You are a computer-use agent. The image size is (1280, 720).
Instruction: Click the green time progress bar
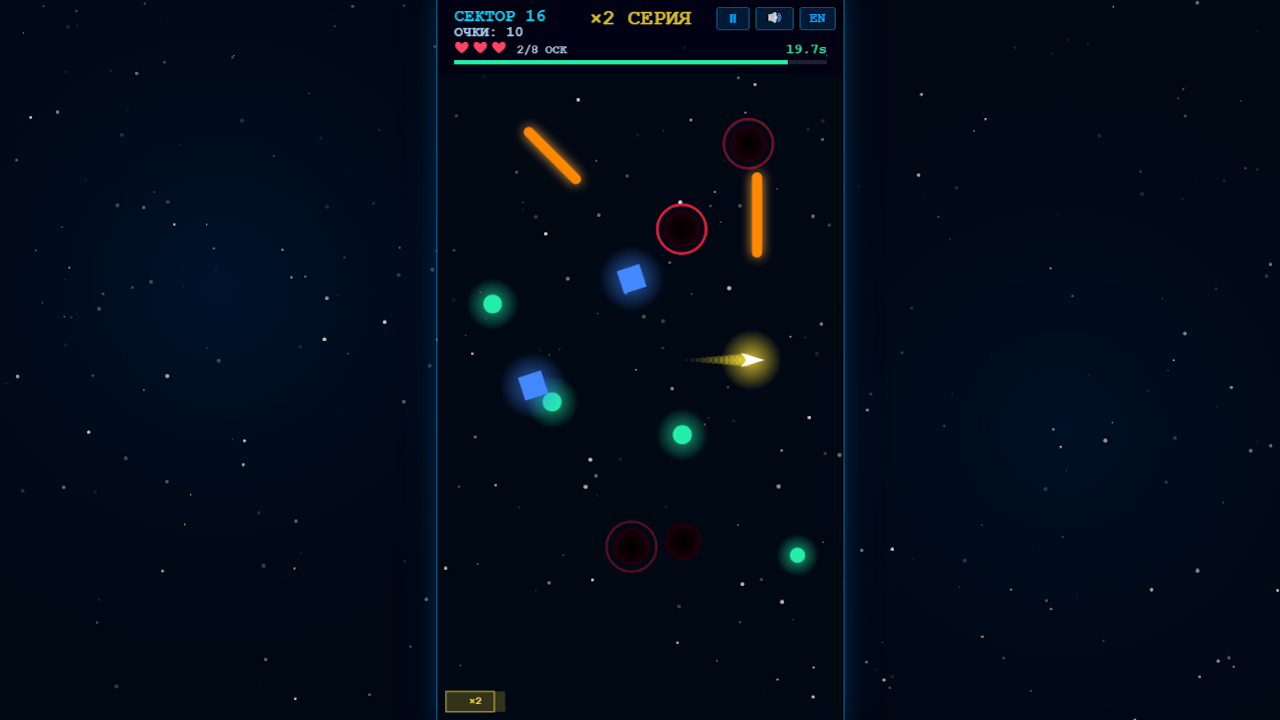click(x=620, y=61)
